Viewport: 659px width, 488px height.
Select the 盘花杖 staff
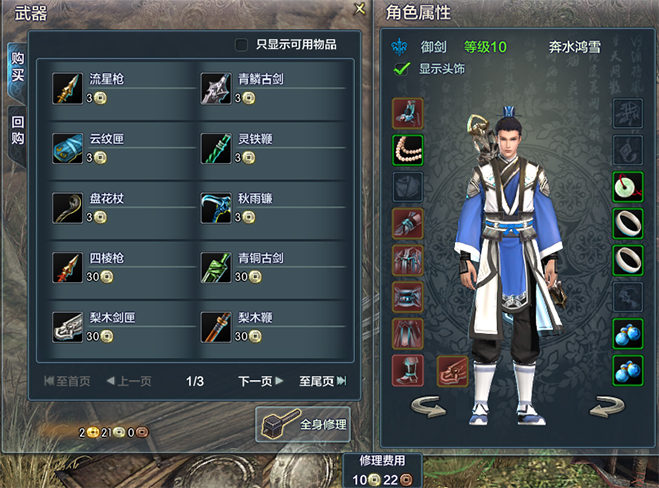click(x=68, y=208)
